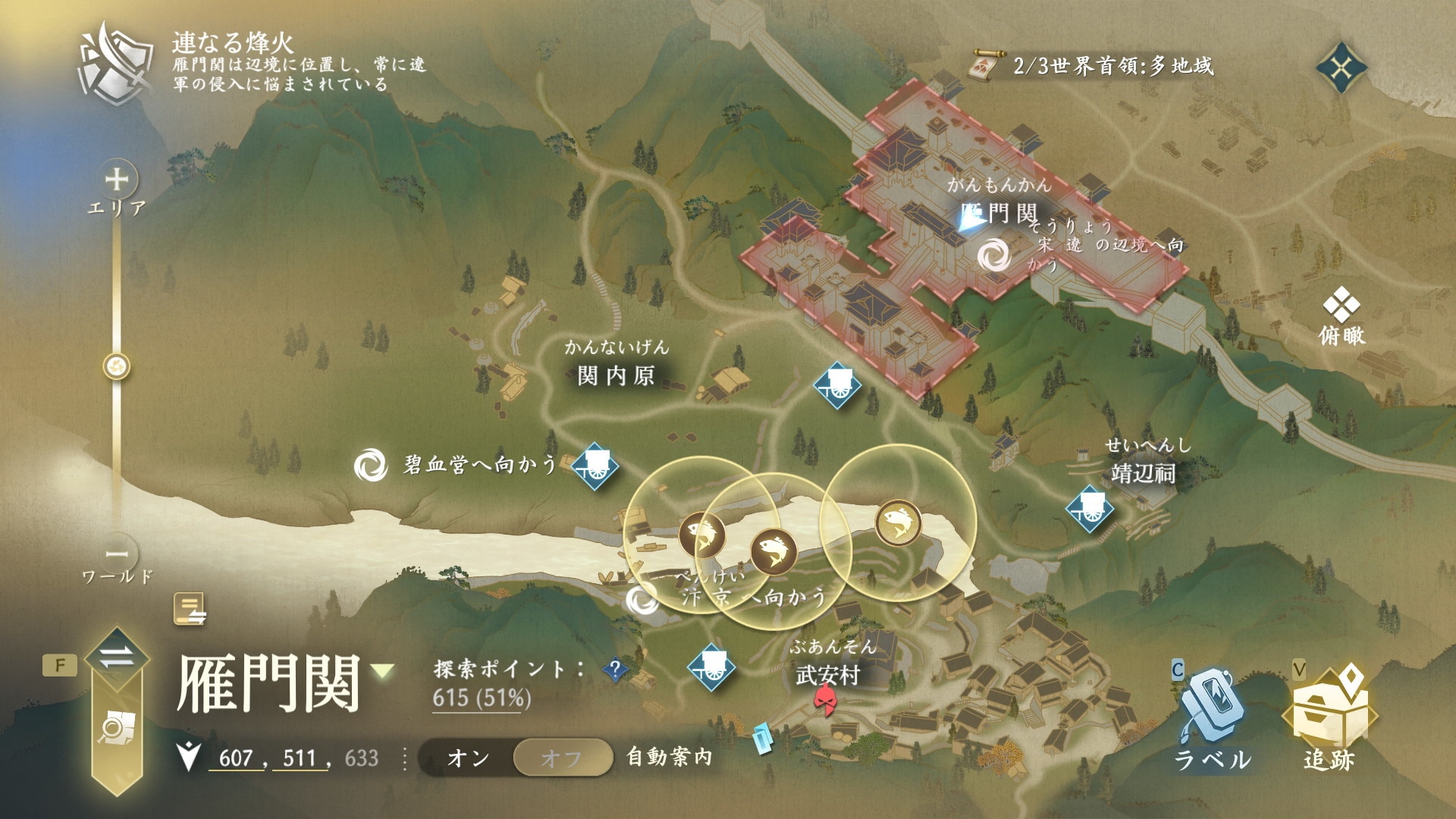The height and width of the screenshot is (819, 1456).
Task: Zoom in the map with the plus button
Action: 117,180
